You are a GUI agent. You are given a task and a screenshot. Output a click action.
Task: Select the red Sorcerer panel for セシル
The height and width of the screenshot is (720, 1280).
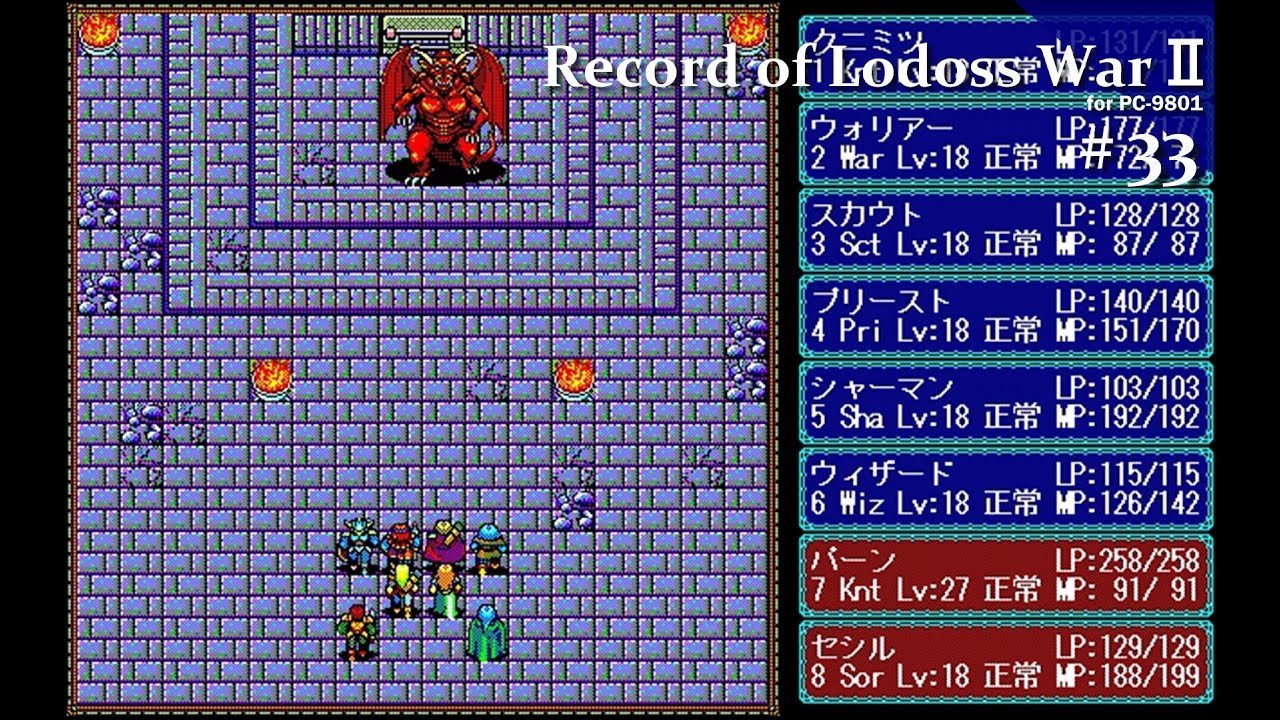coord(1005,660)
